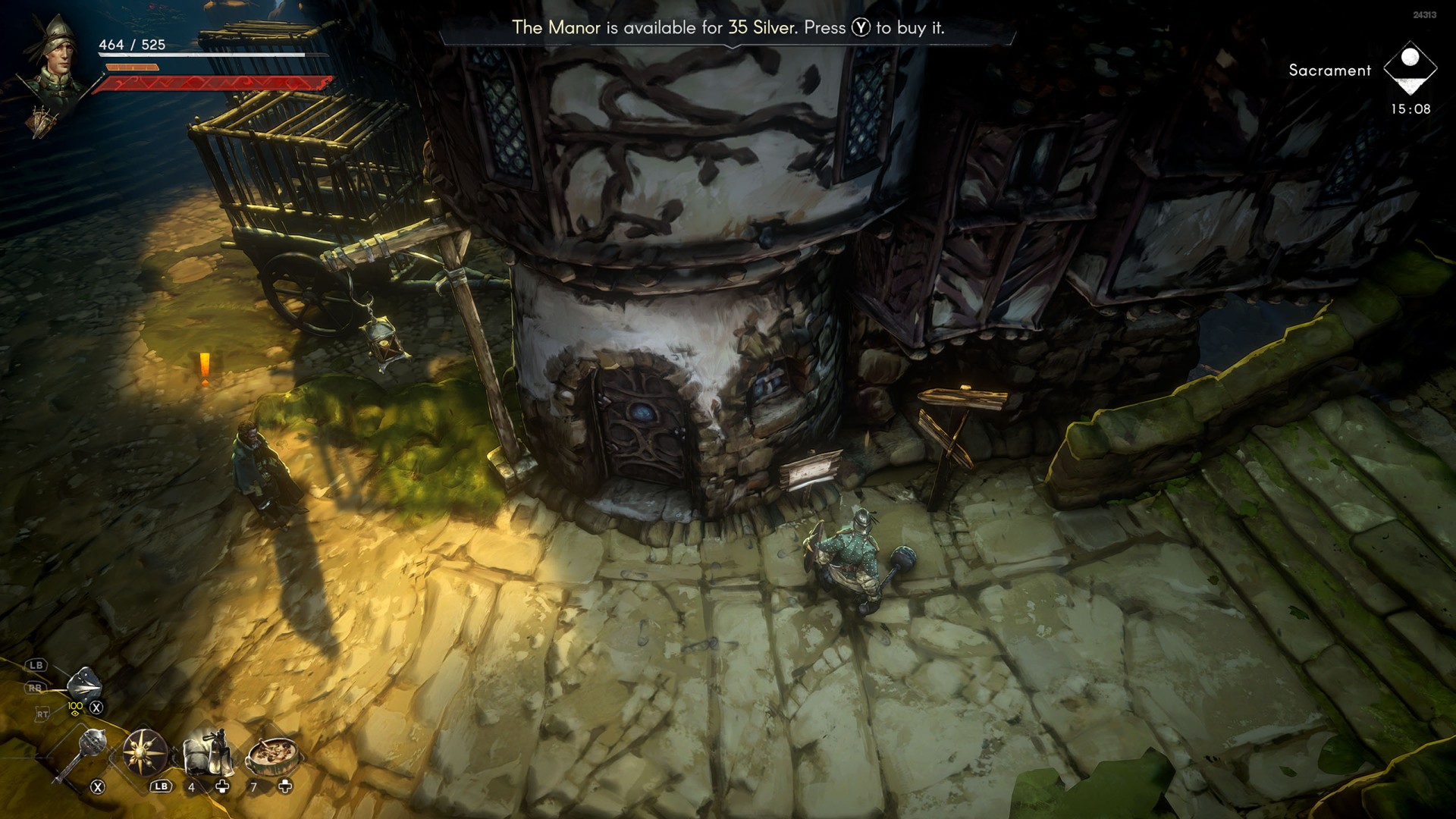Viewport: 1456px width, 819px height.
Task: Open the Sacrament location diamond compass
Action: 1410,68
